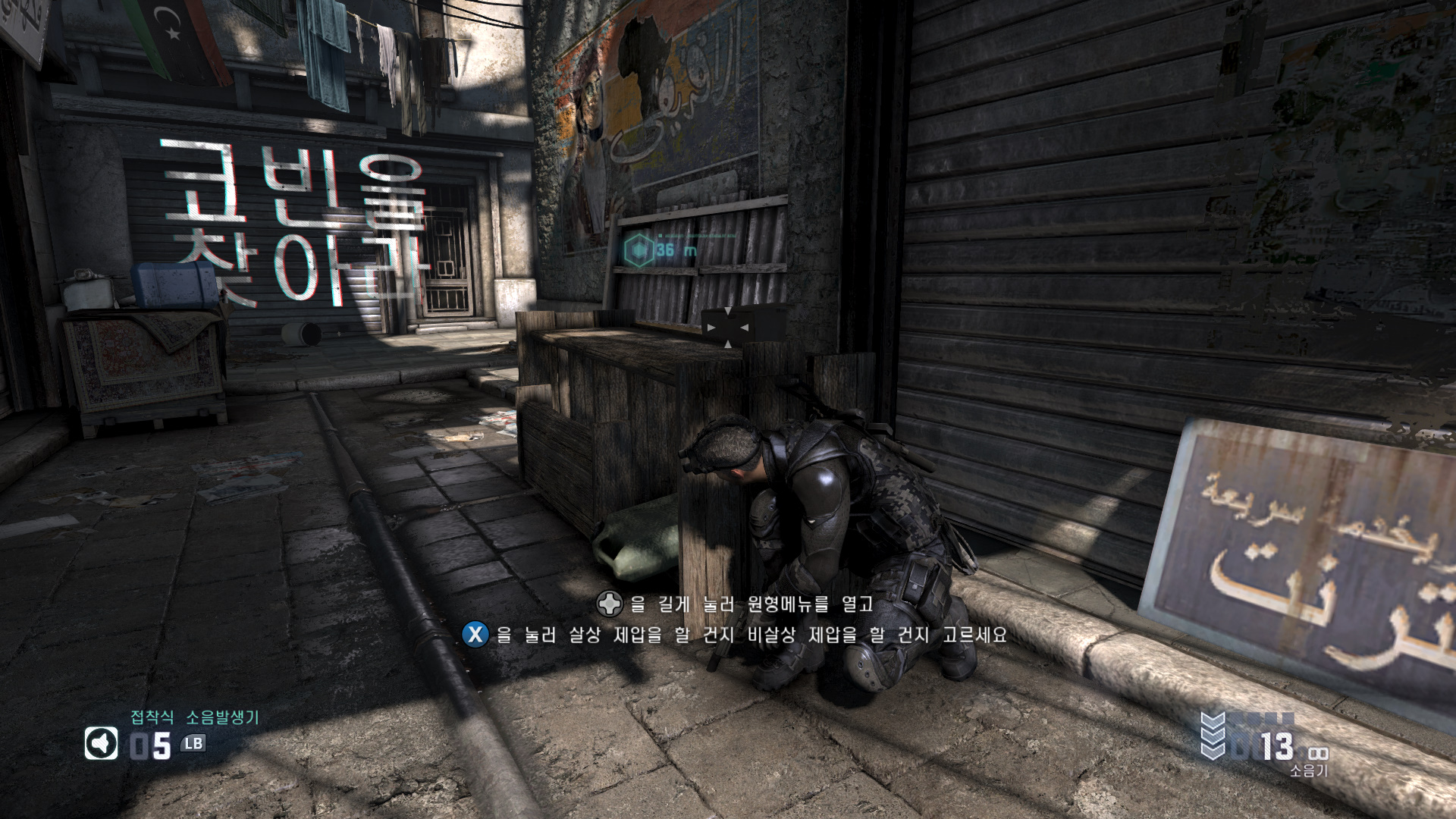Screen dimensions: 1456x819
Task: Select the chevron weapon icon beside the ammo
Action: pos(1213,736)
